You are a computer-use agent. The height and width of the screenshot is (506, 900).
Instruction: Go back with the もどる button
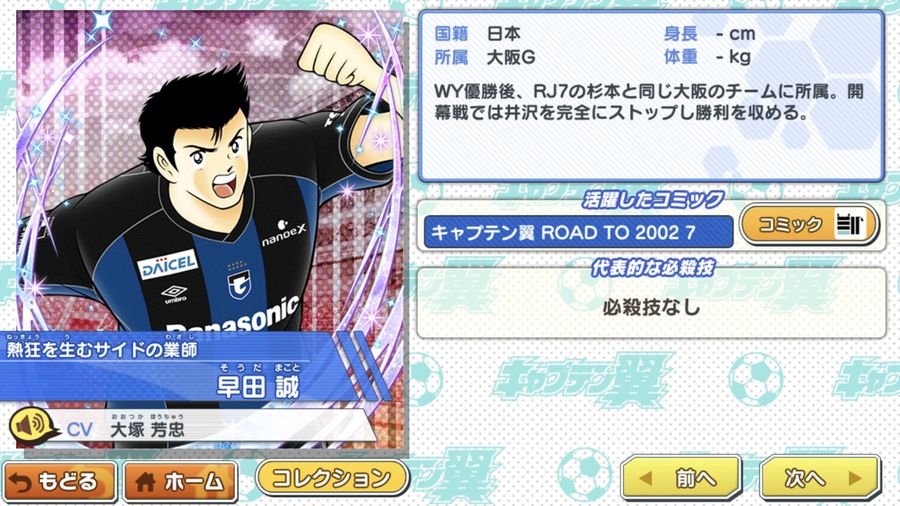click(59, 481)
